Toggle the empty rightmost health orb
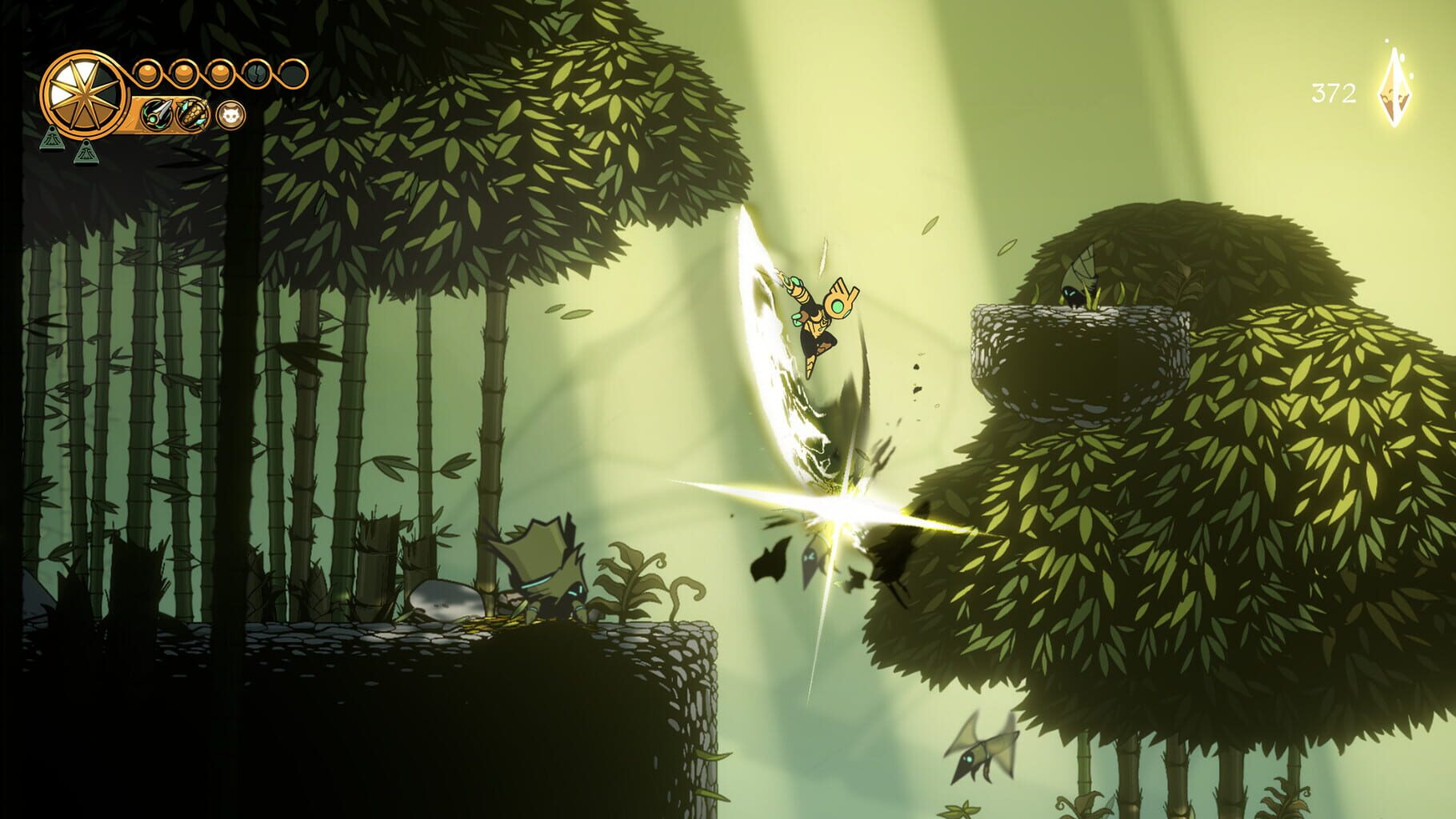This screenshot has height=819, width=1456. click(293, 73)
